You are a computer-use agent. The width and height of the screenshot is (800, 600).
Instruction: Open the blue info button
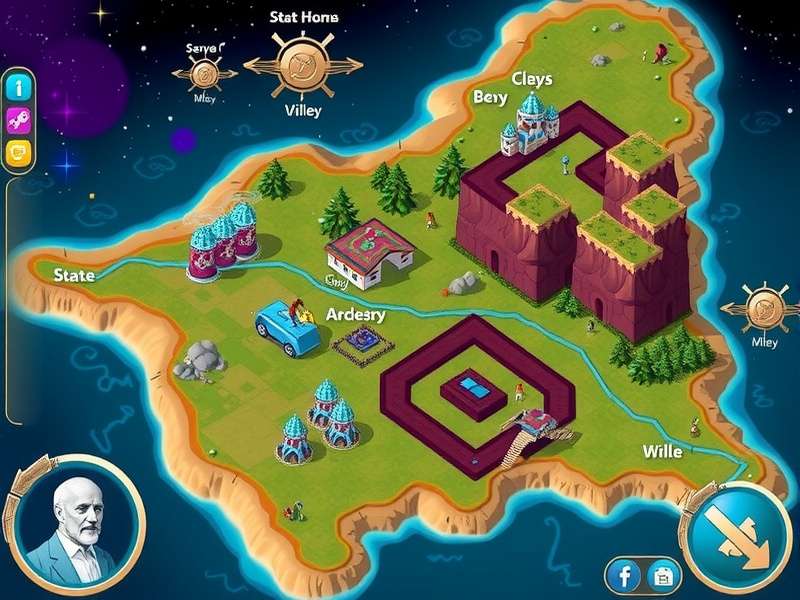point(18,87)
